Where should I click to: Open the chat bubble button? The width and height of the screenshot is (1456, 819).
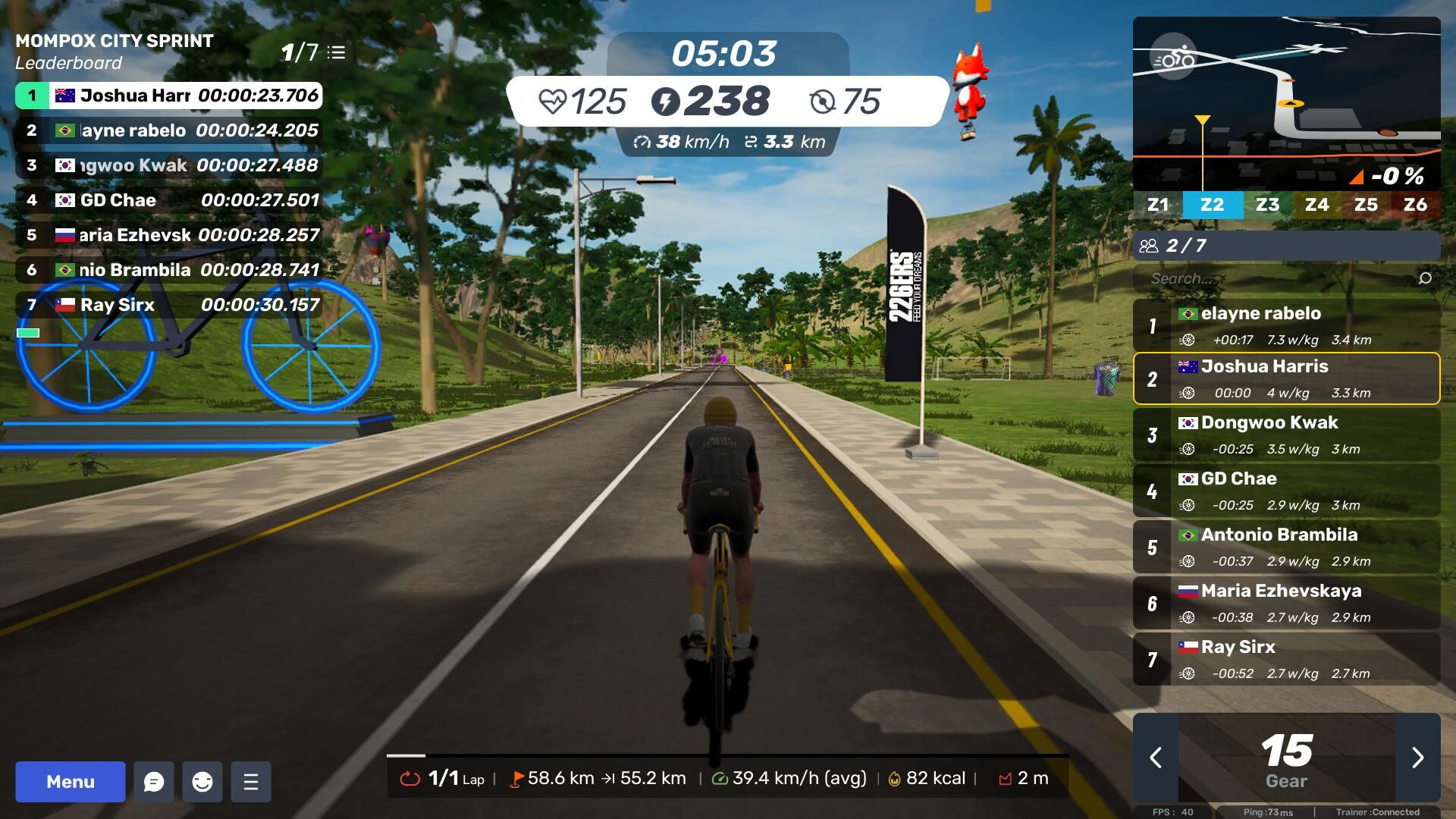(x=154, y=782)
